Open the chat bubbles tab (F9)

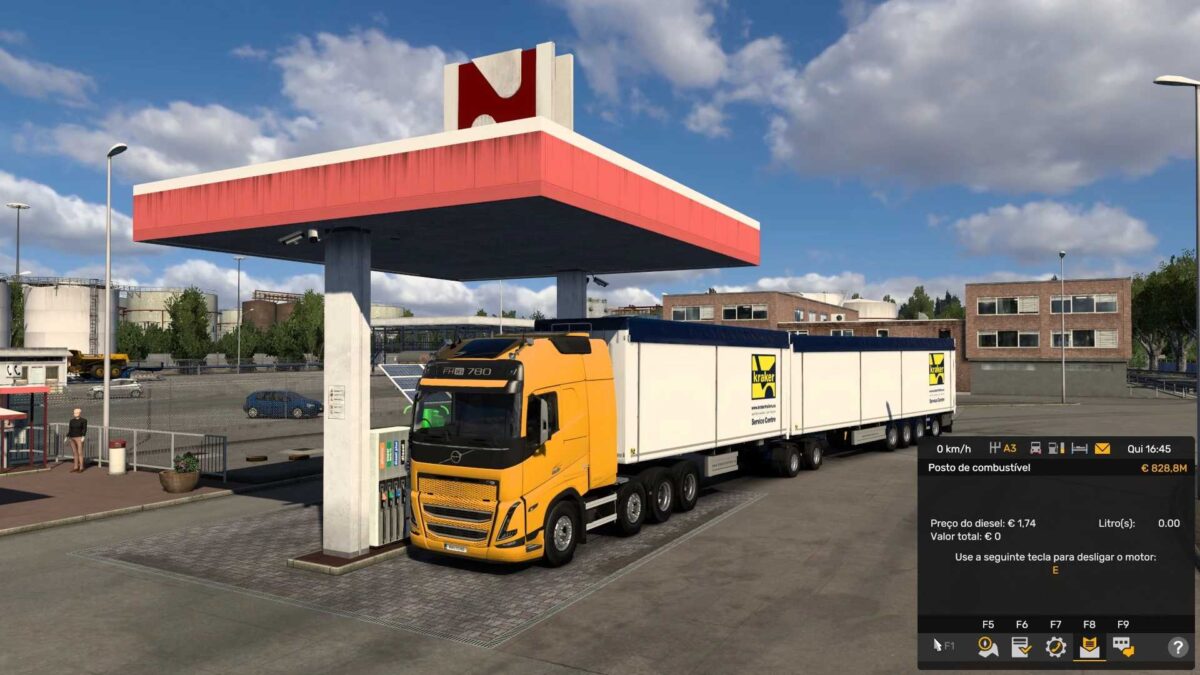pyautogui.click(x=1123, y=647)
